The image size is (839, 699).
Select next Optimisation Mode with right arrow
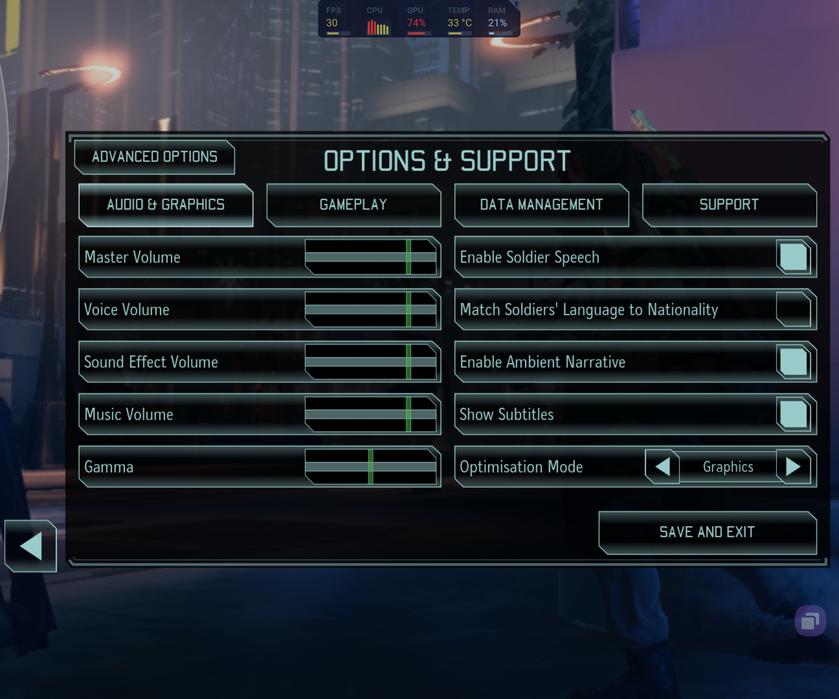coord(793,467)
